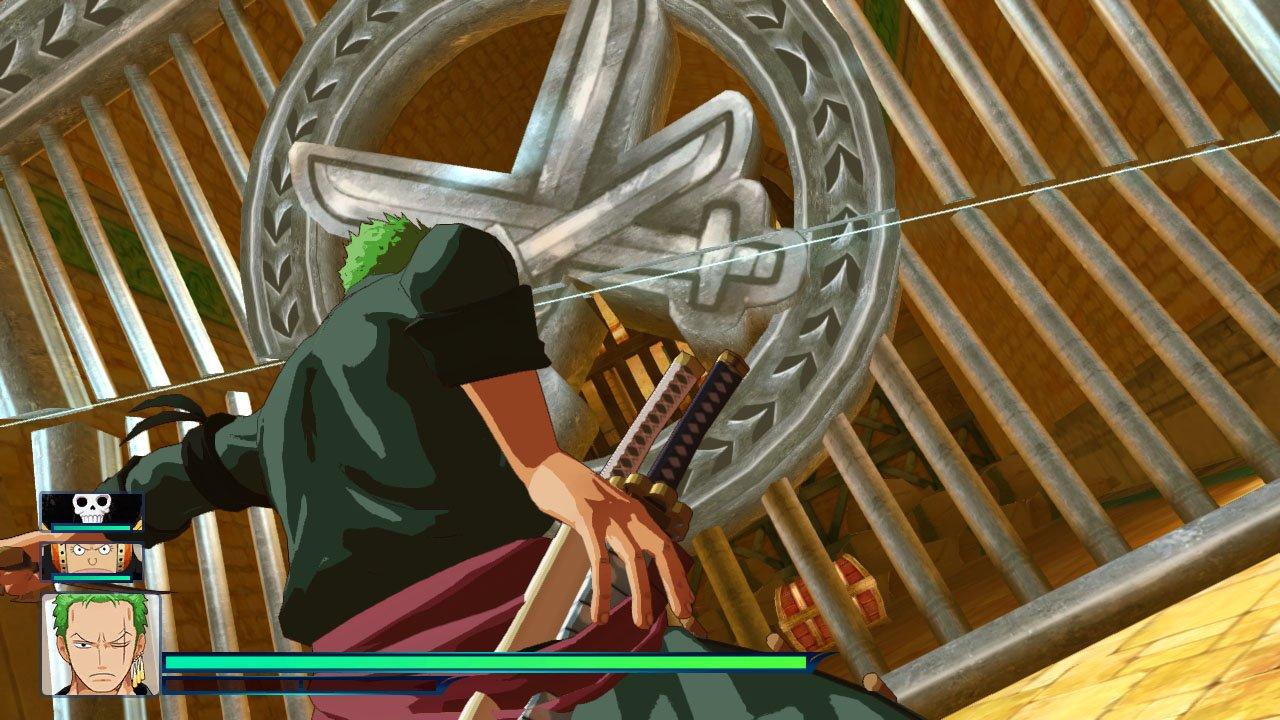
Task: Click Zoro's long green health bar
Action: coord(480,660)
